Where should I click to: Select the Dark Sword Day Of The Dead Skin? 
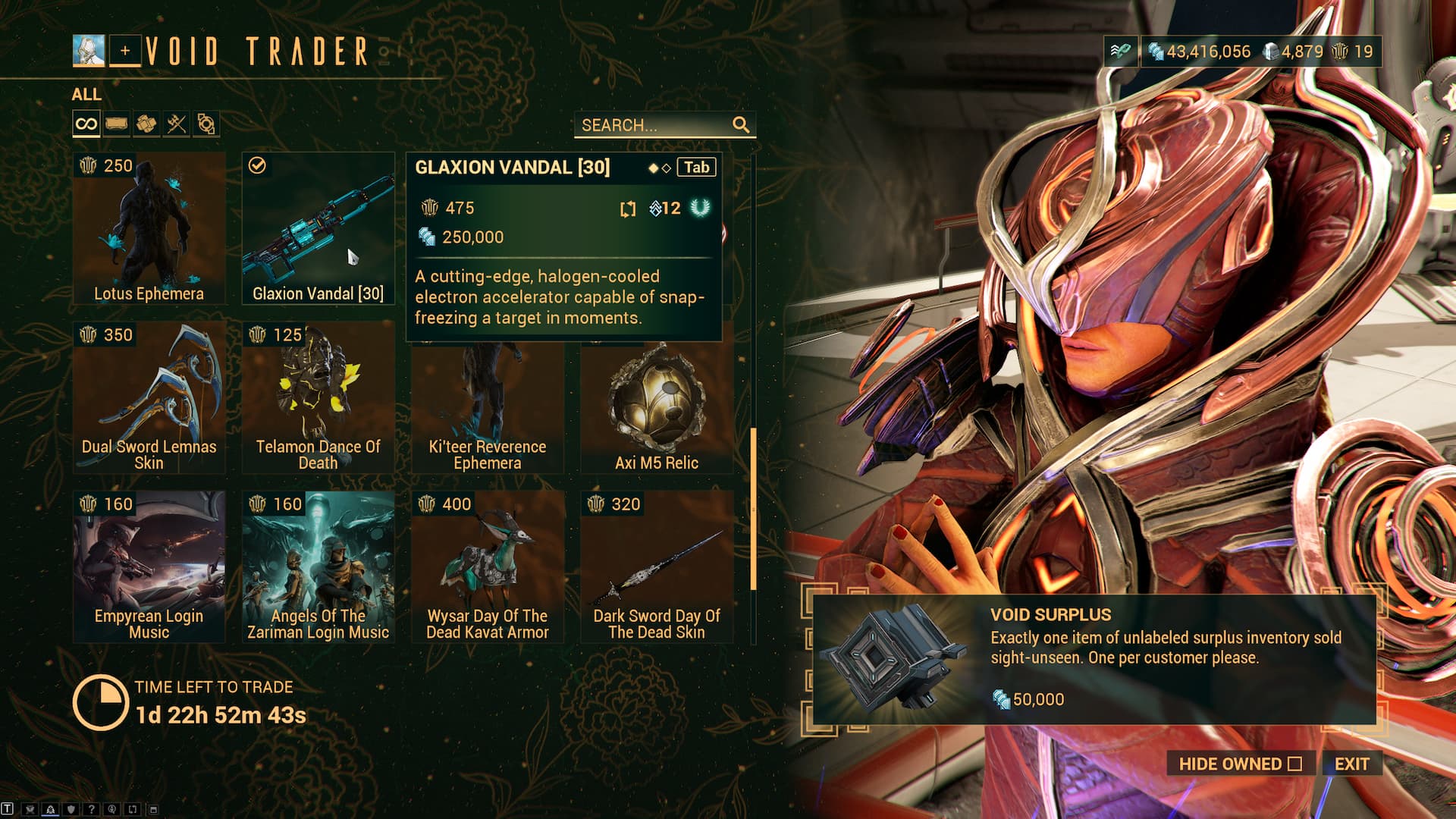tap(657, 566)
